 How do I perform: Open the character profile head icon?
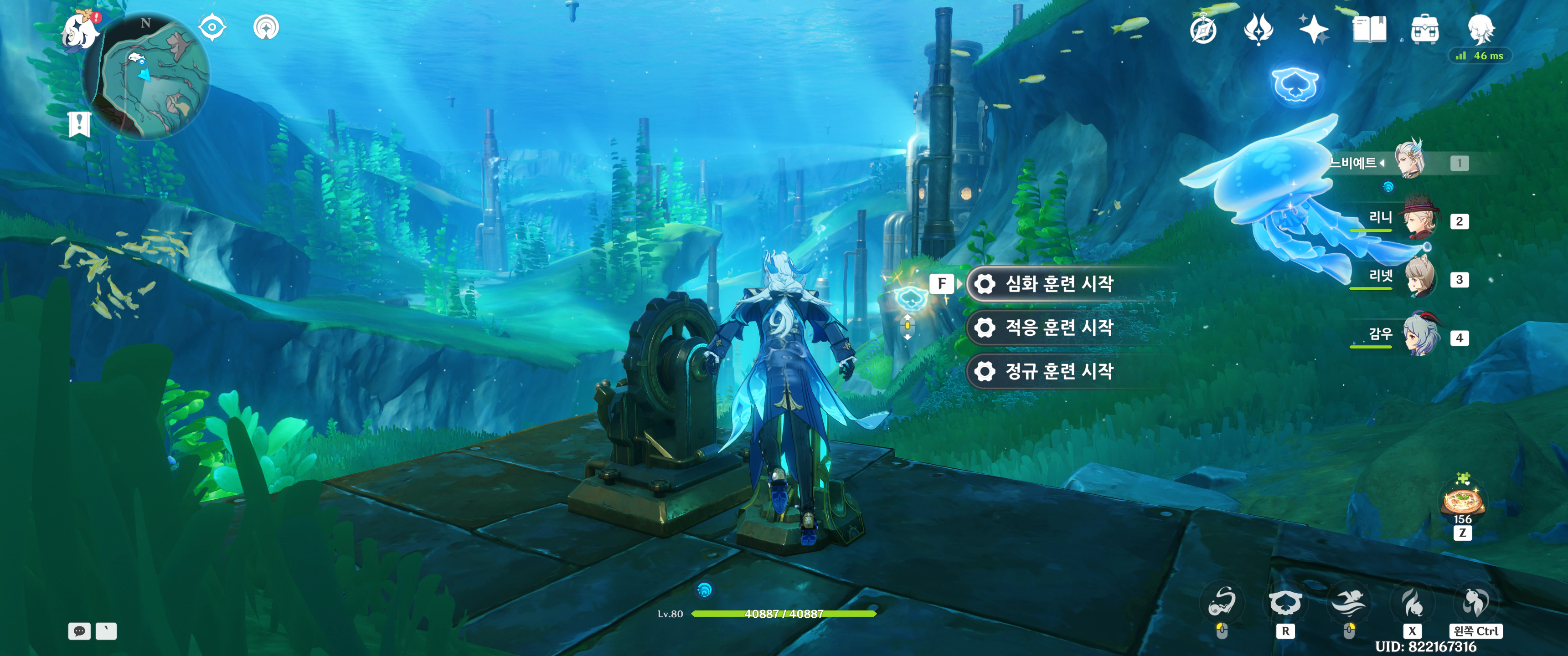pos(1480,29)
